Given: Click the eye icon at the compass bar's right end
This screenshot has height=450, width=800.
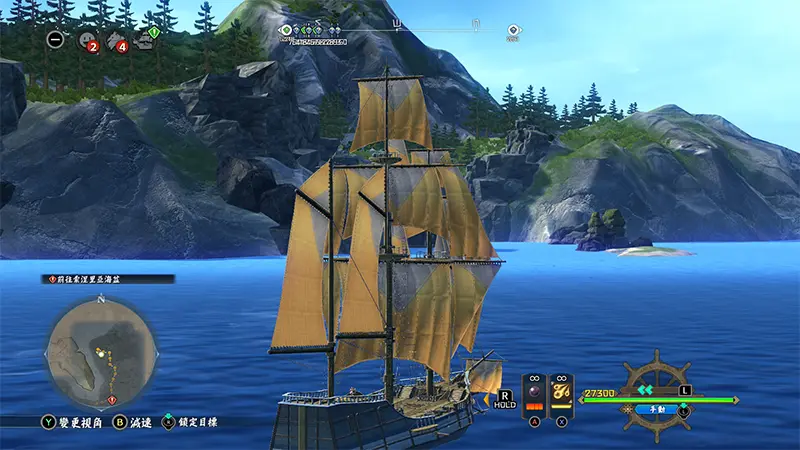Looking at the screenshot, I should click(513, 31).
